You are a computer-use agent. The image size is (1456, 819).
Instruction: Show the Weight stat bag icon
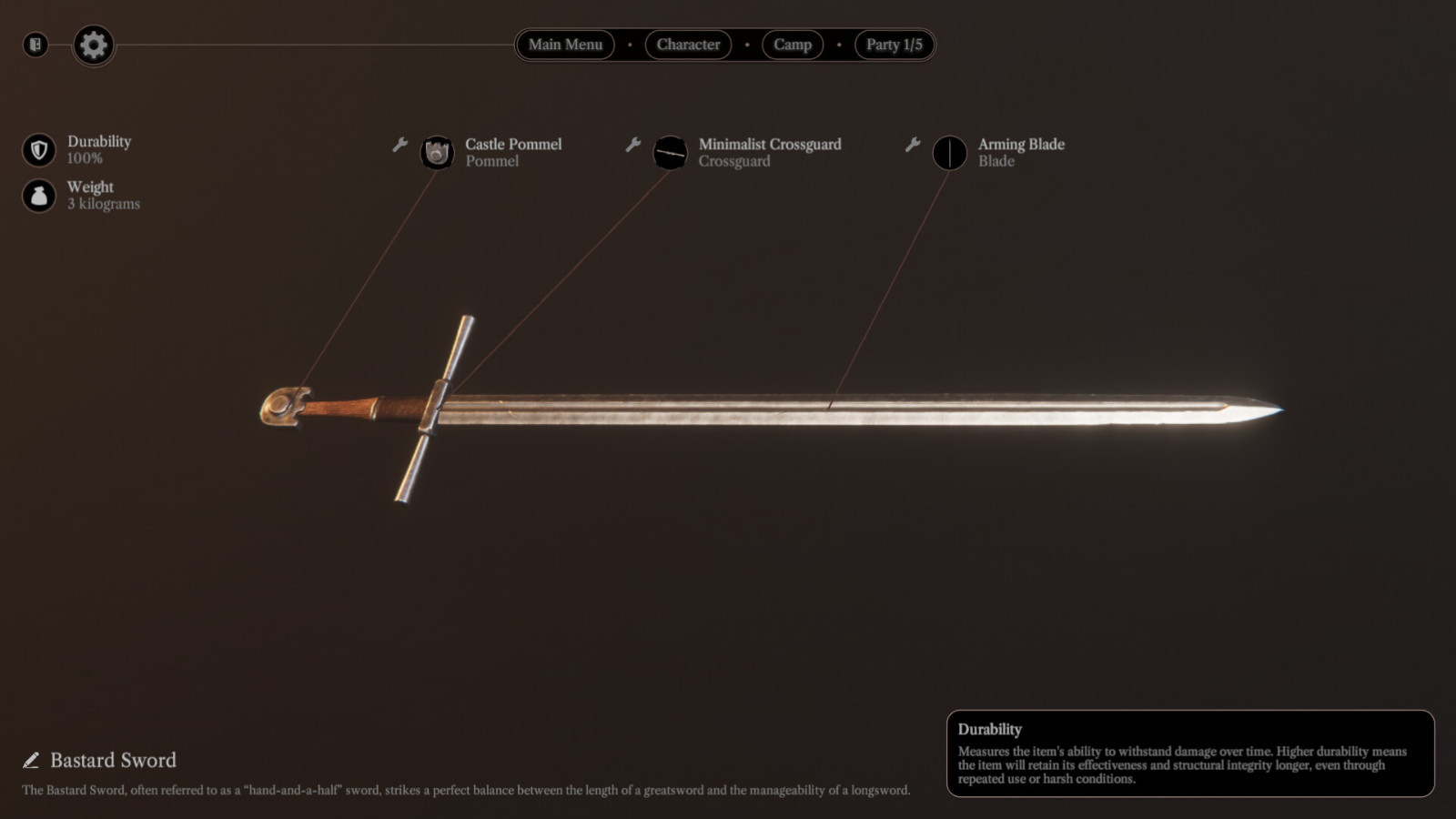(39, 196)
